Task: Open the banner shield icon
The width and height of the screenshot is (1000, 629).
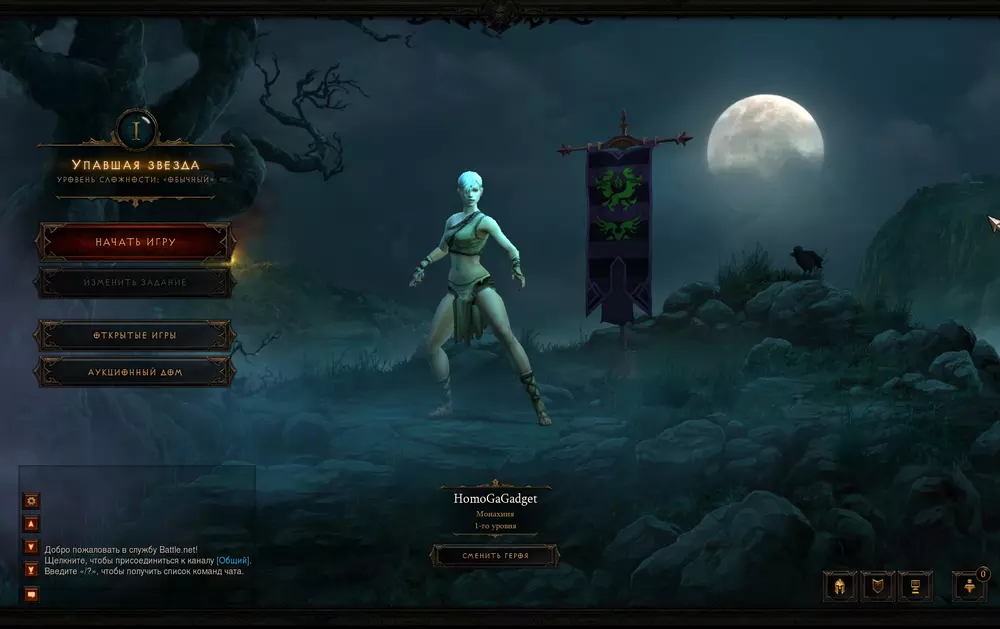Action: point(877,586)
